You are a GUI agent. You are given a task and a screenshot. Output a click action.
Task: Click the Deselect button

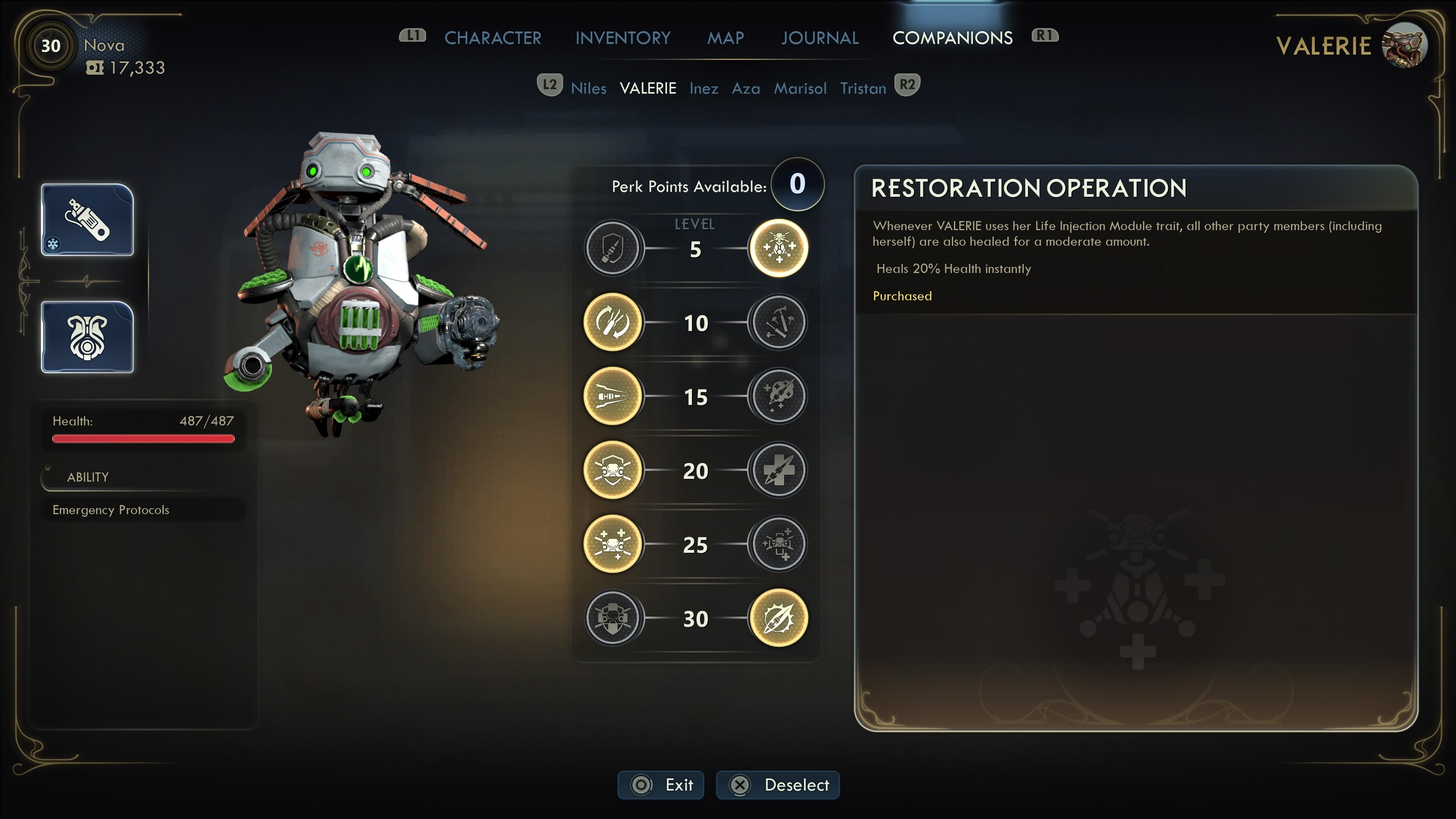(x=778, y=784)
